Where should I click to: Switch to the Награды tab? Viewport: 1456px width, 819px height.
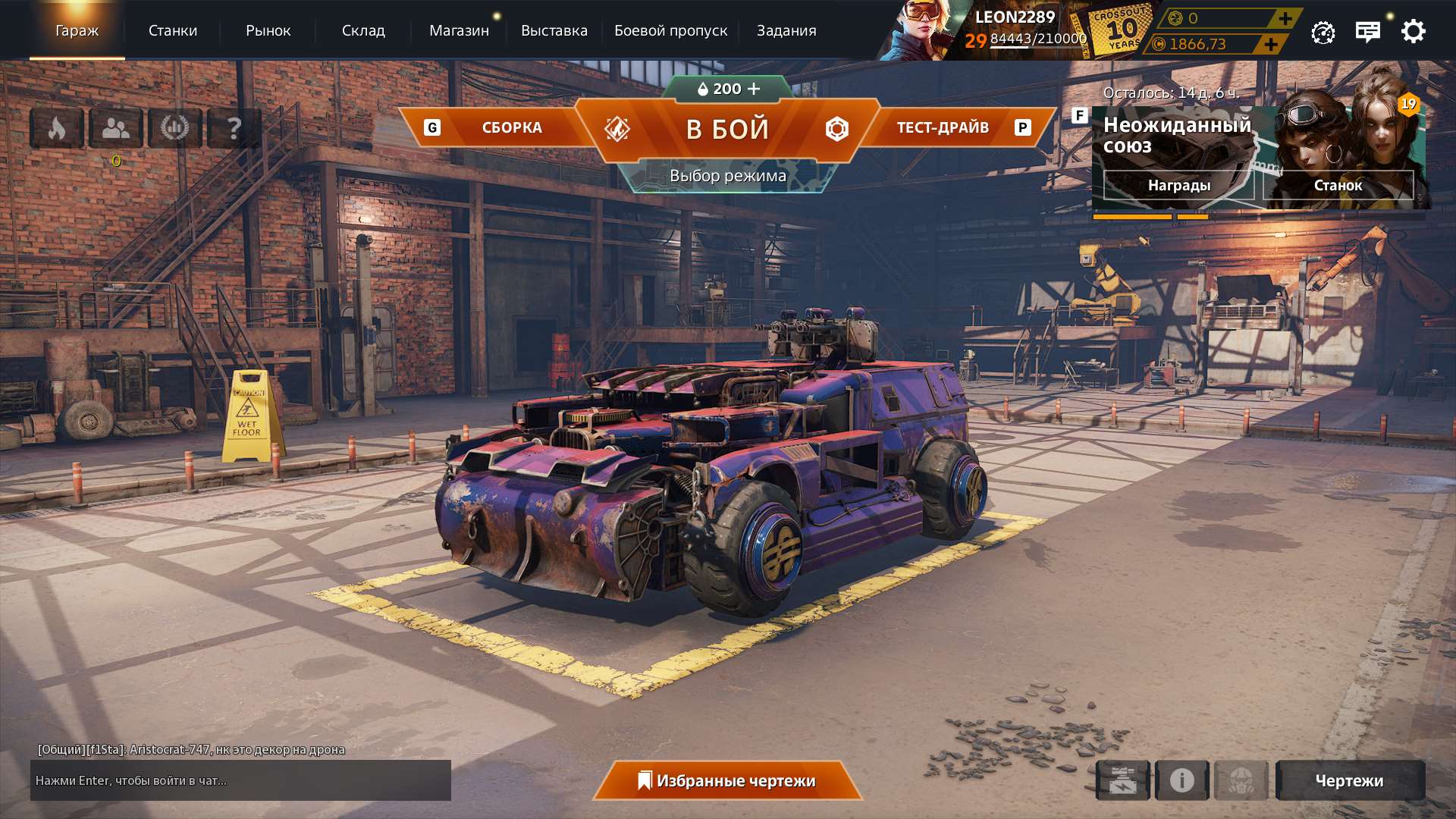tap(1180, 185)
